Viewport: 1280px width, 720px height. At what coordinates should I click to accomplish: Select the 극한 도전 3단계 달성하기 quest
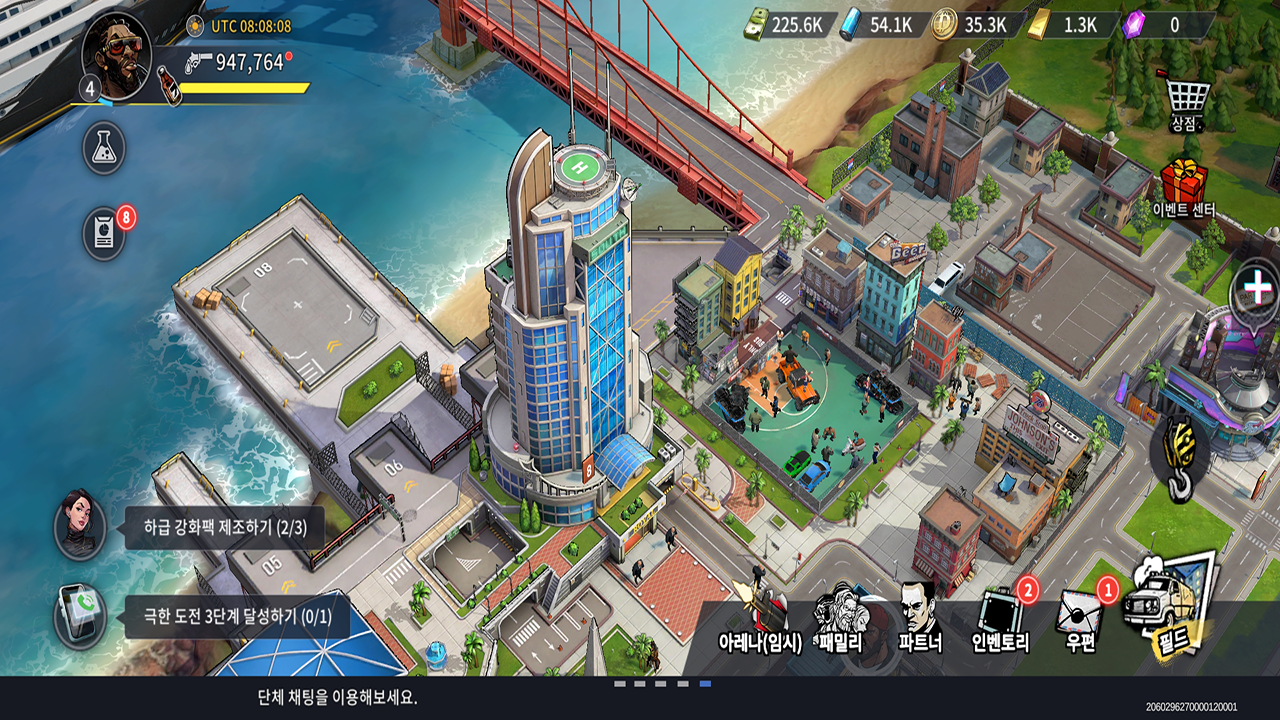click(x=238, y=616)
